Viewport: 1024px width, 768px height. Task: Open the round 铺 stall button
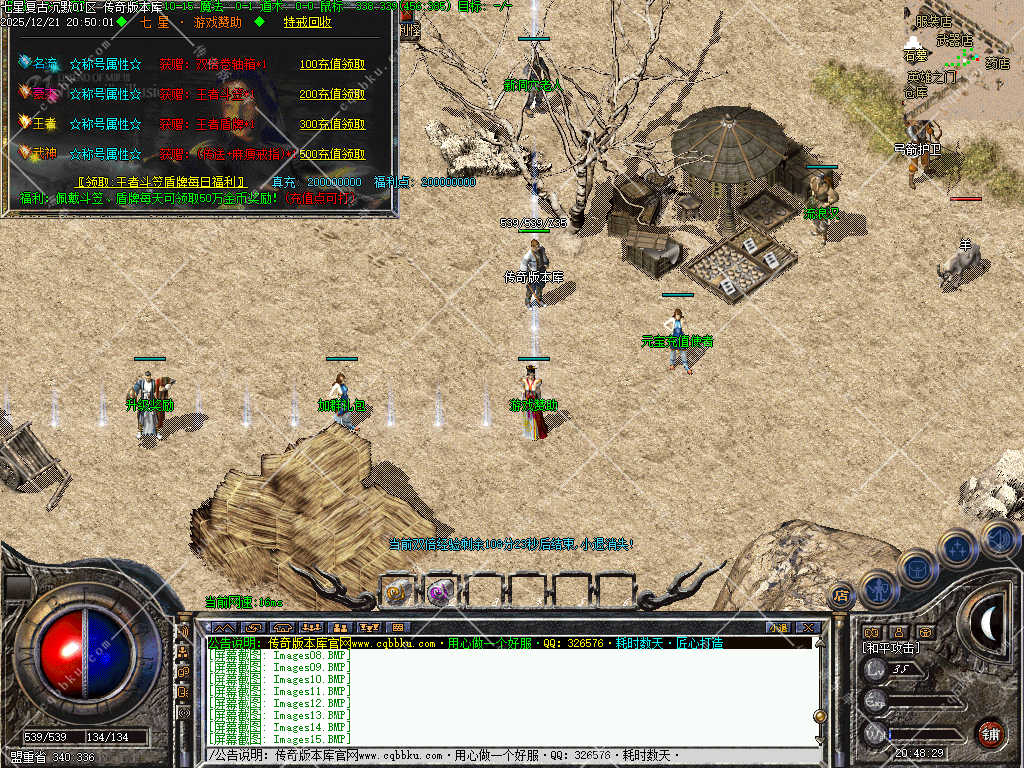point(990,732)
